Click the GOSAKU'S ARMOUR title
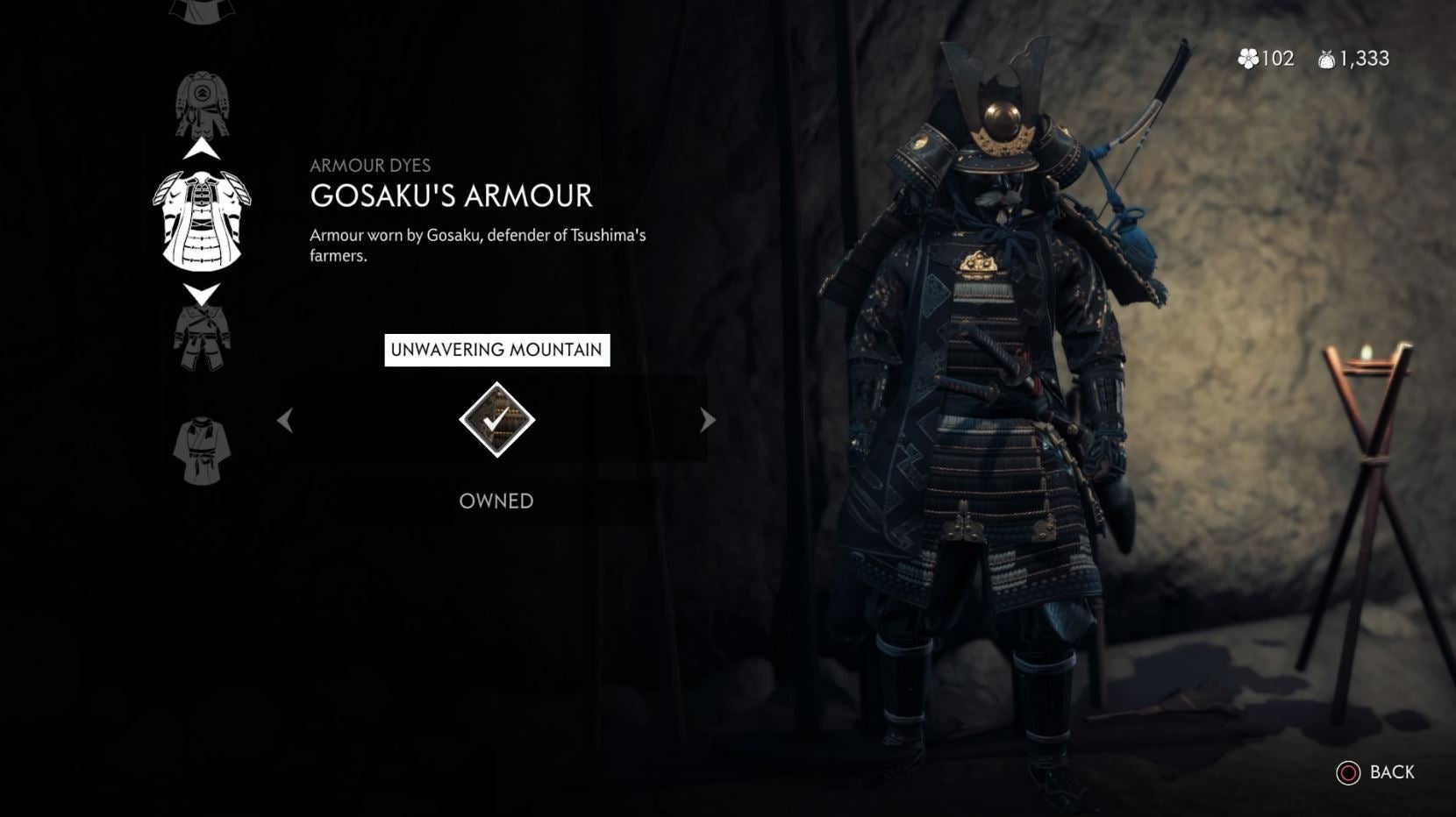The image size is (1456, 817). 449,197
